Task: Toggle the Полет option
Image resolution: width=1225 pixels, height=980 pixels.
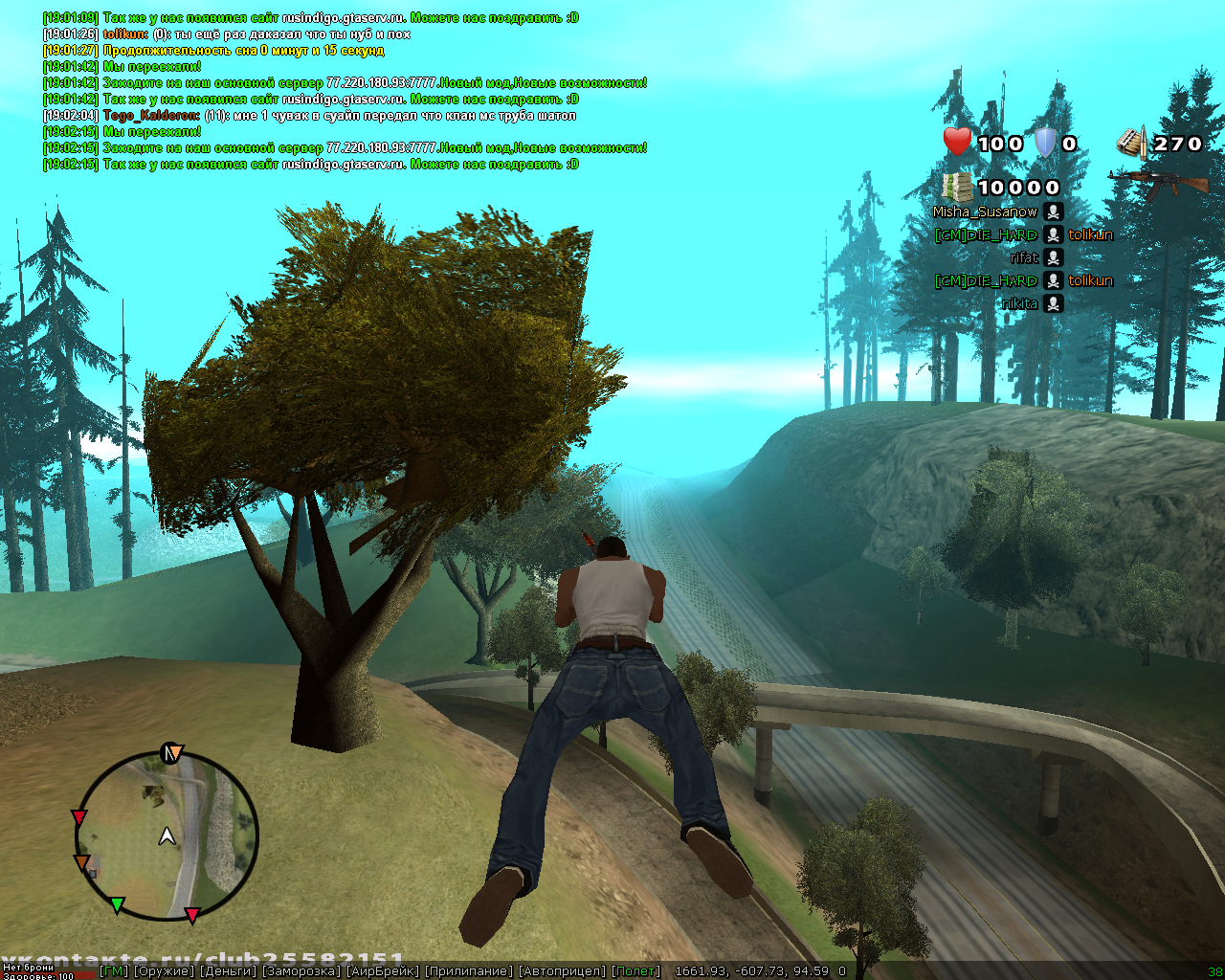Action: tap(636, 971)
